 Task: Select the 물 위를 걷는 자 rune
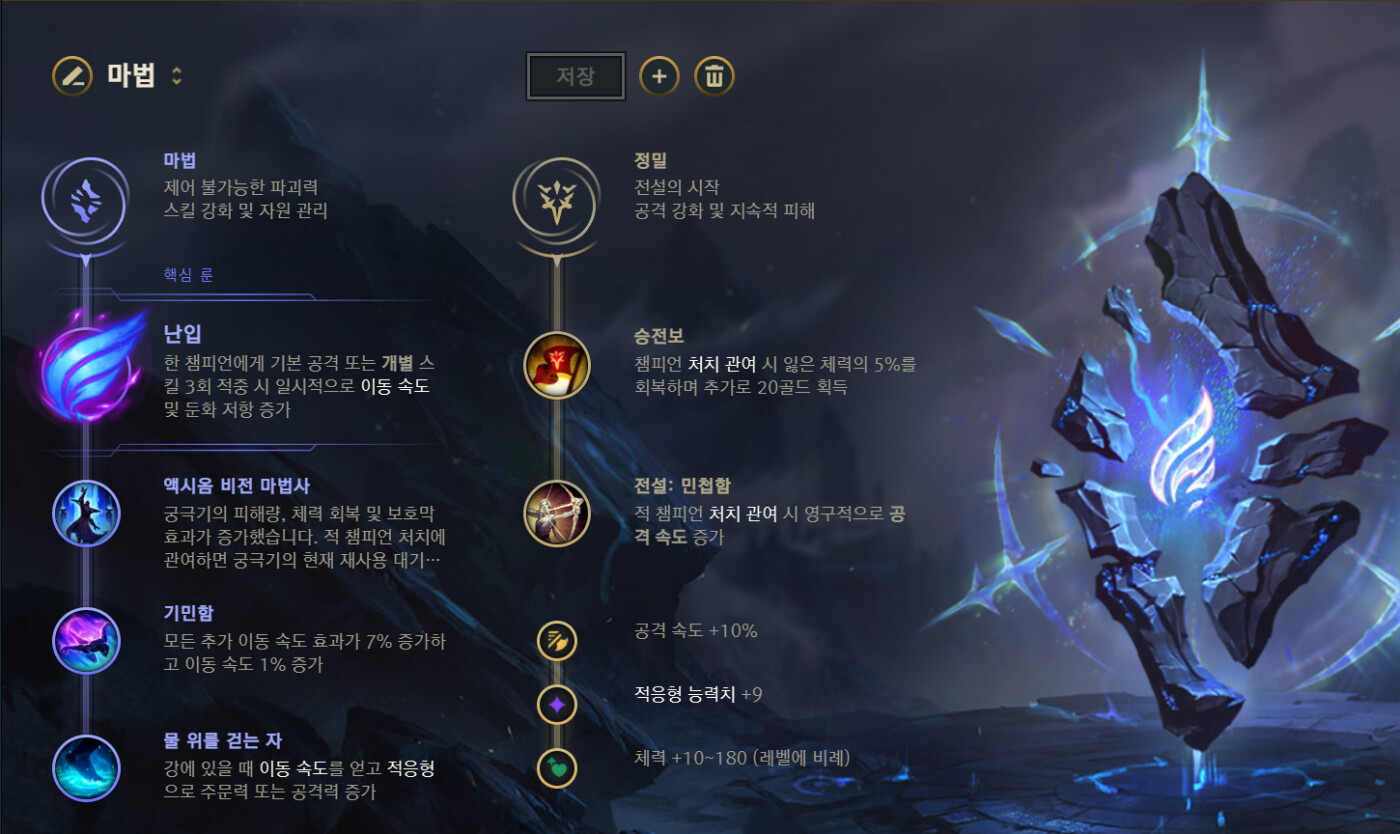click(x=86, y=768)
